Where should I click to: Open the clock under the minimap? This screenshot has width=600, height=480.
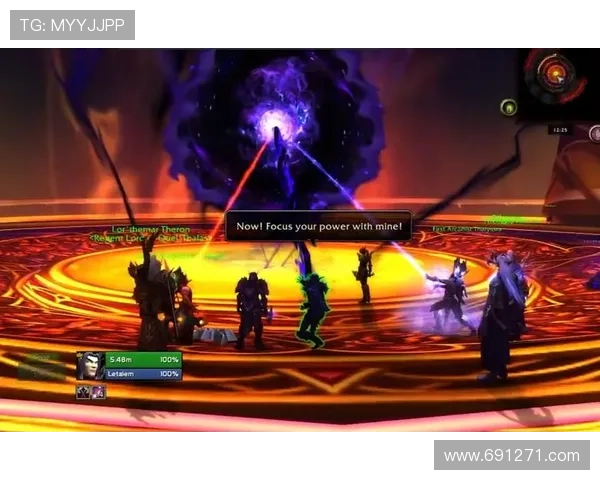[560, 129]
